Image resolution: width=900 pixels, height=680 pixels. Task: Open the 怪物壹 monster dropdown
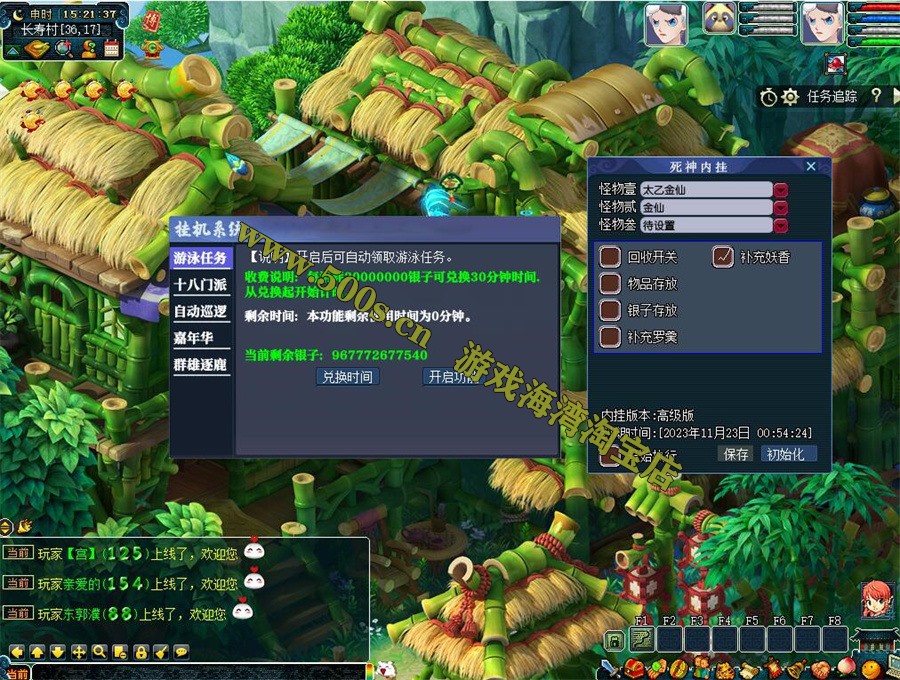coord(781,189)
